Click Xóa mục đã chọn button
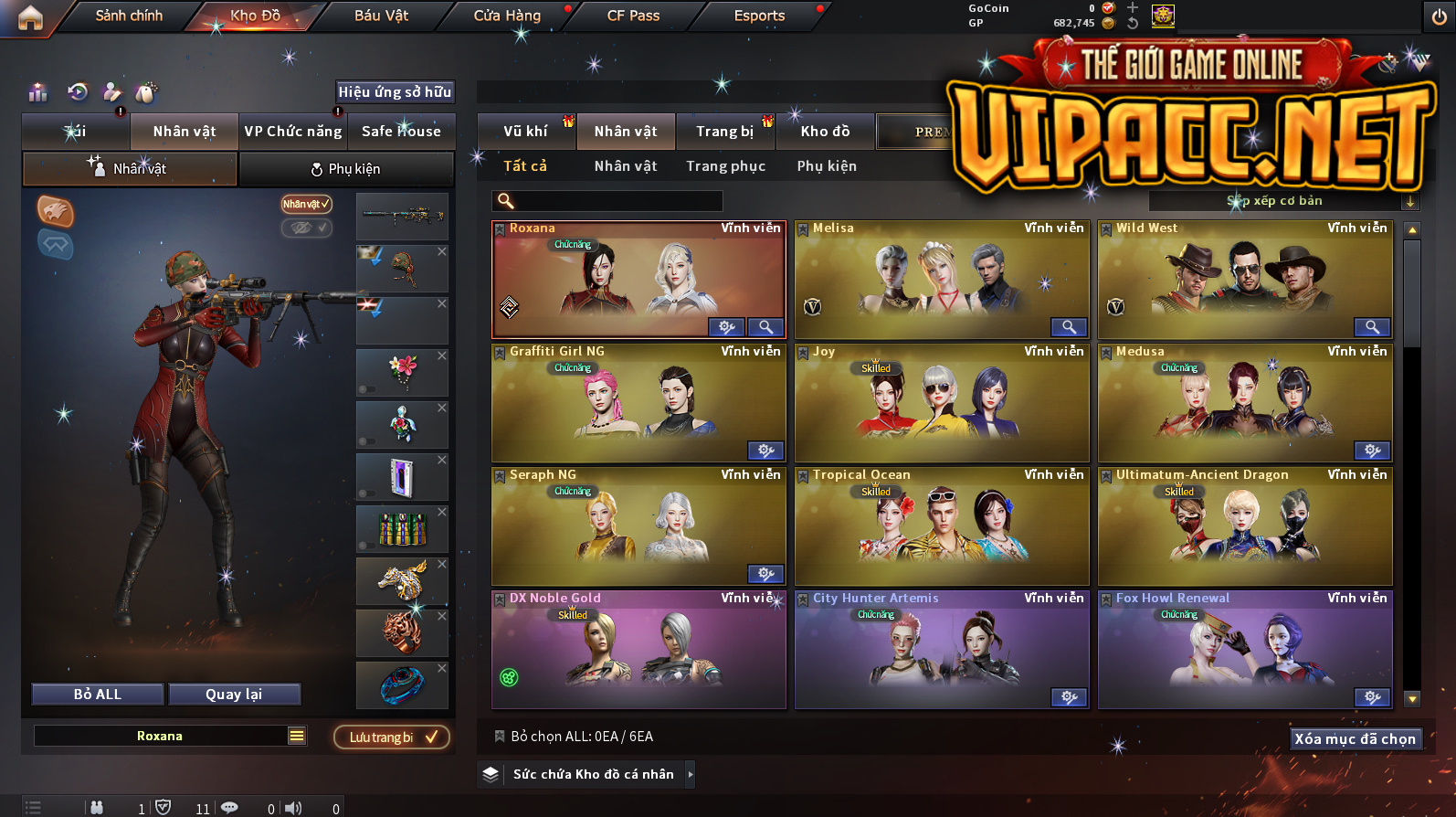The image size is (1456, 817). pos(1356,739)
